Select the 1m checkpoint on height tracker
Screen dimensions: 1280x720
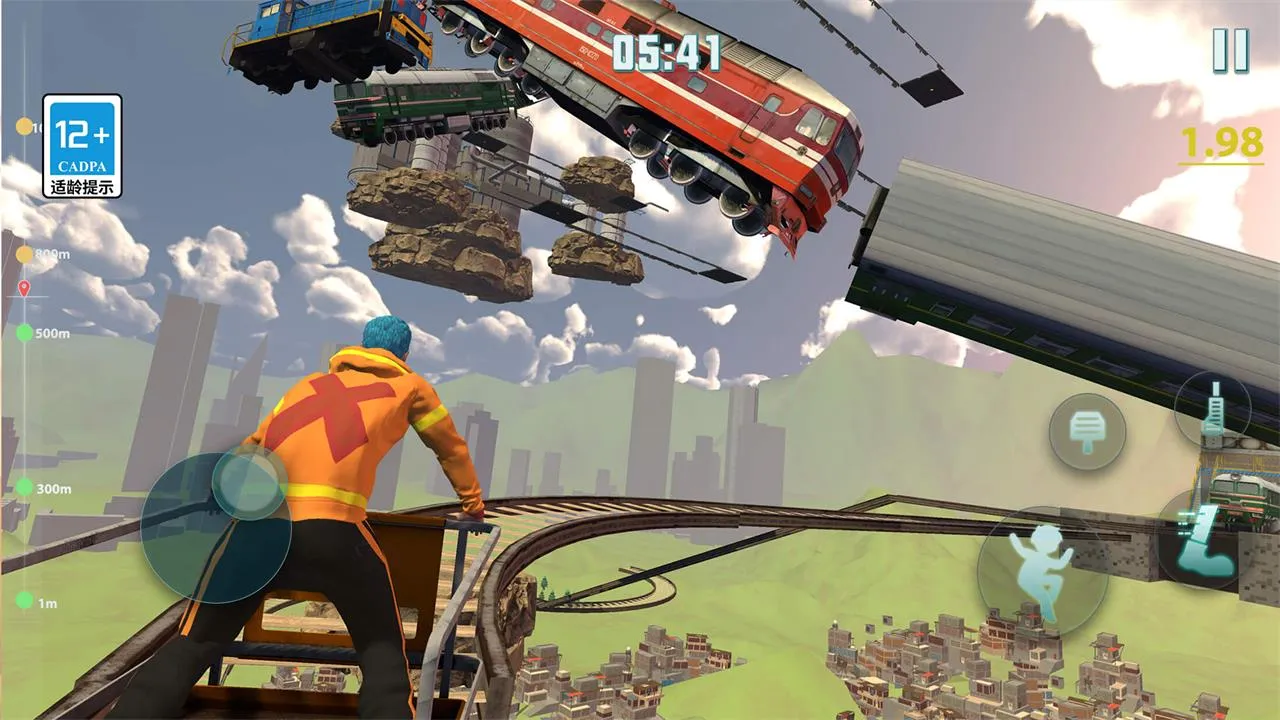coord(24,602)
